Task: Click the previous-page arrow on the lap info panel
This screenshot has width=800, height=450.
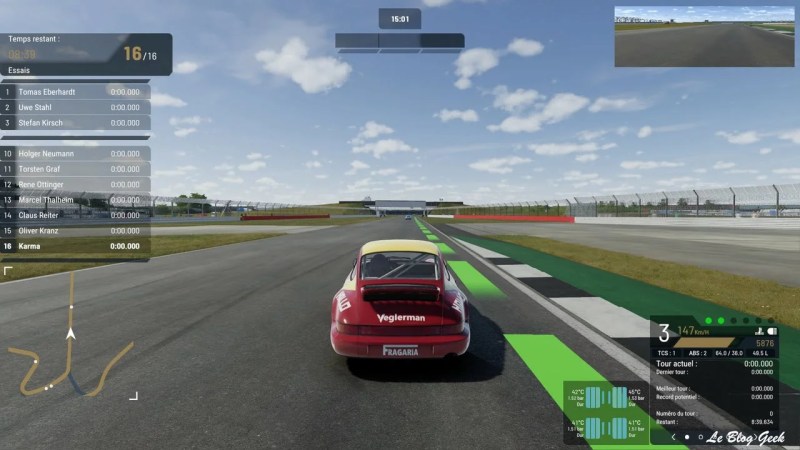Action: point(673,437)
